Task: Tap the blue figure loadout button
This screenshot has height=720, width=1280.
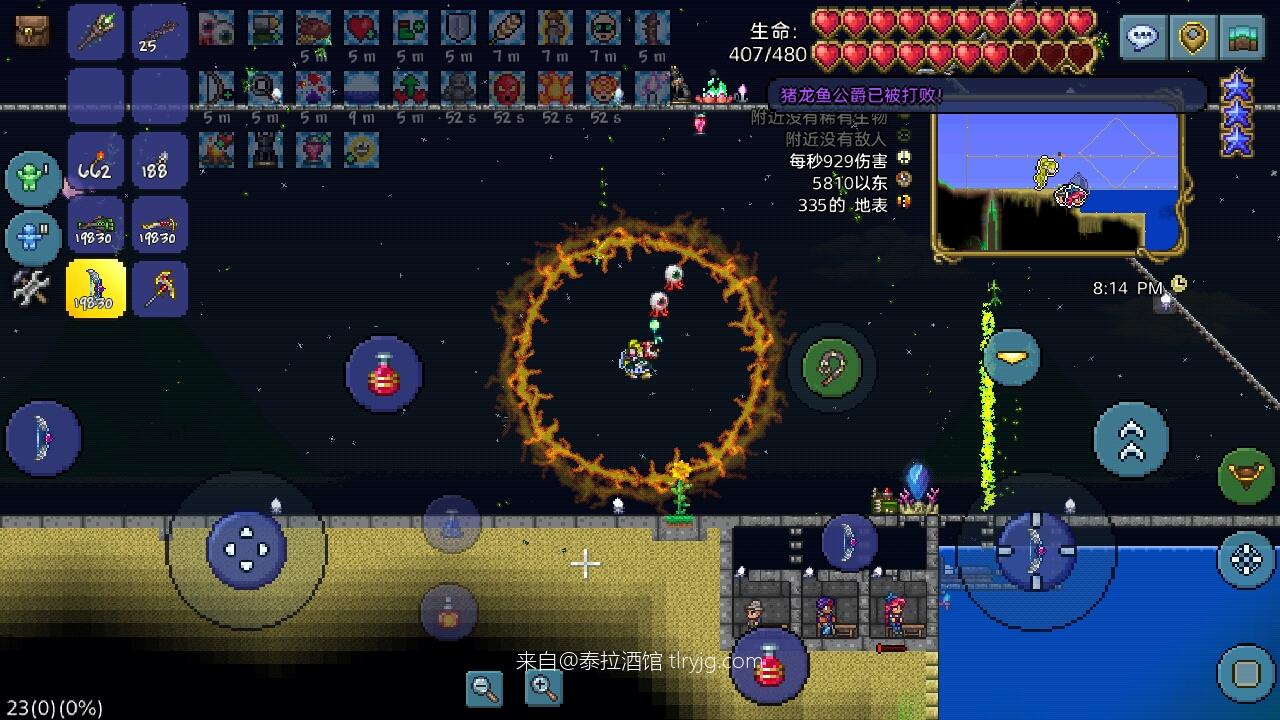Action: point(33,238)
